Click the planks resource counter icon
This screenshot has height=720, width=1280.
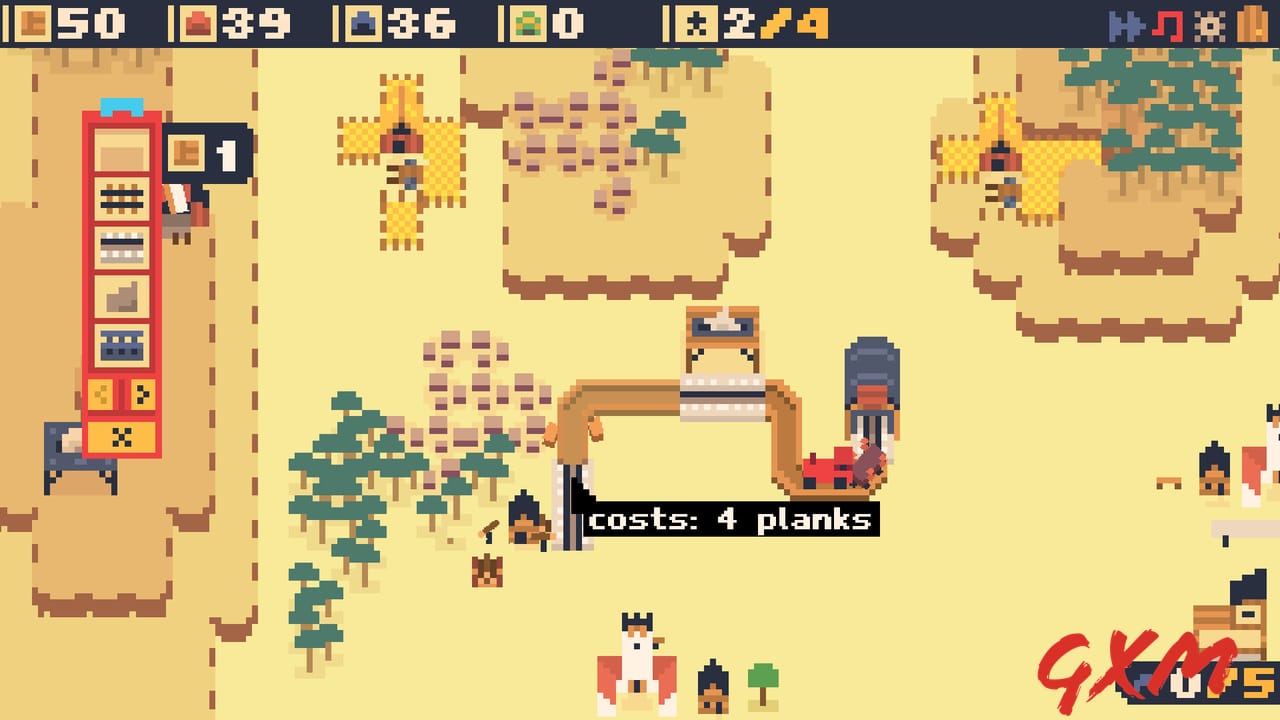click(34, 21)
